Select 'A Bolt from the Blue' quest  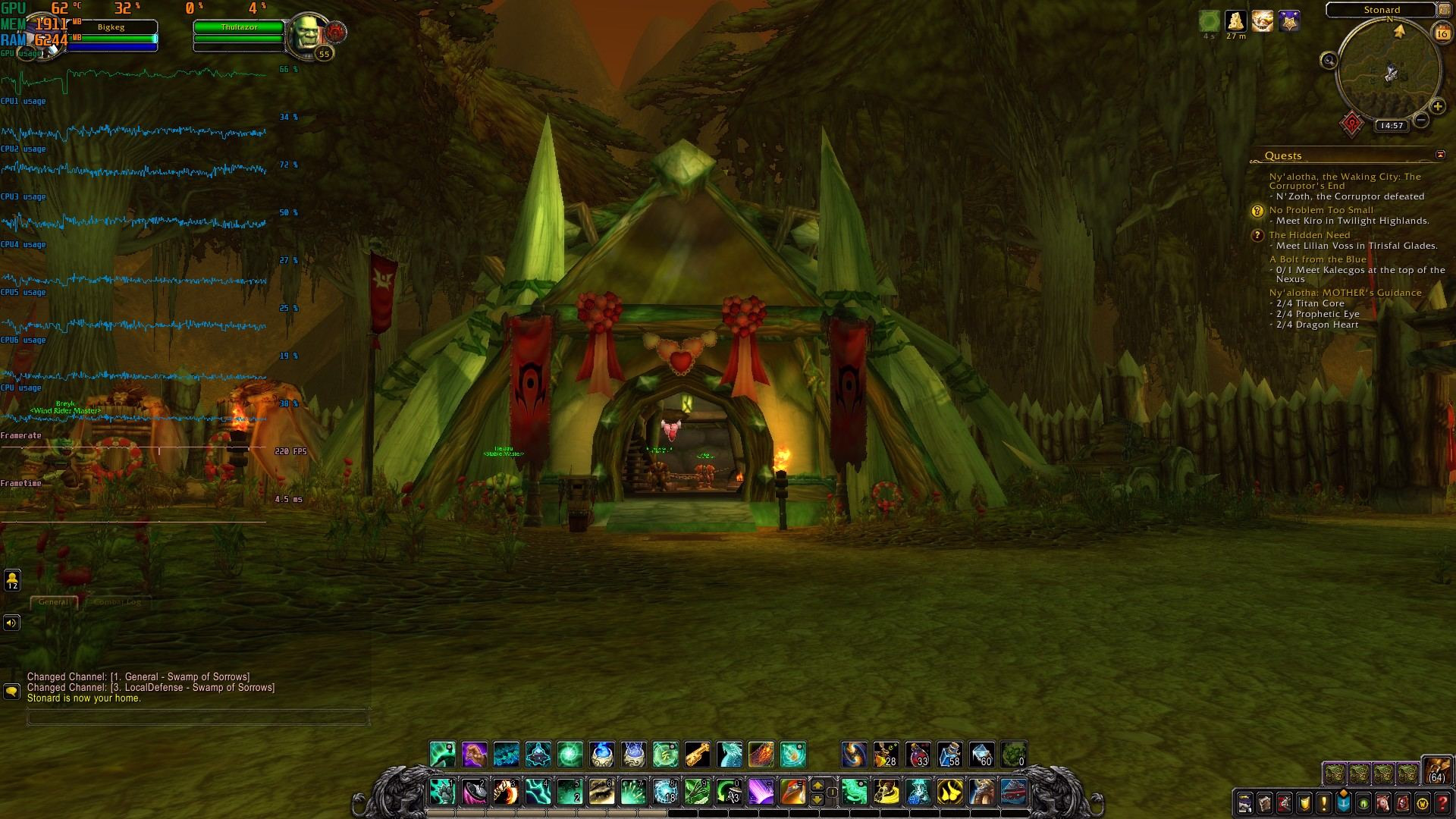(1318, 259)
